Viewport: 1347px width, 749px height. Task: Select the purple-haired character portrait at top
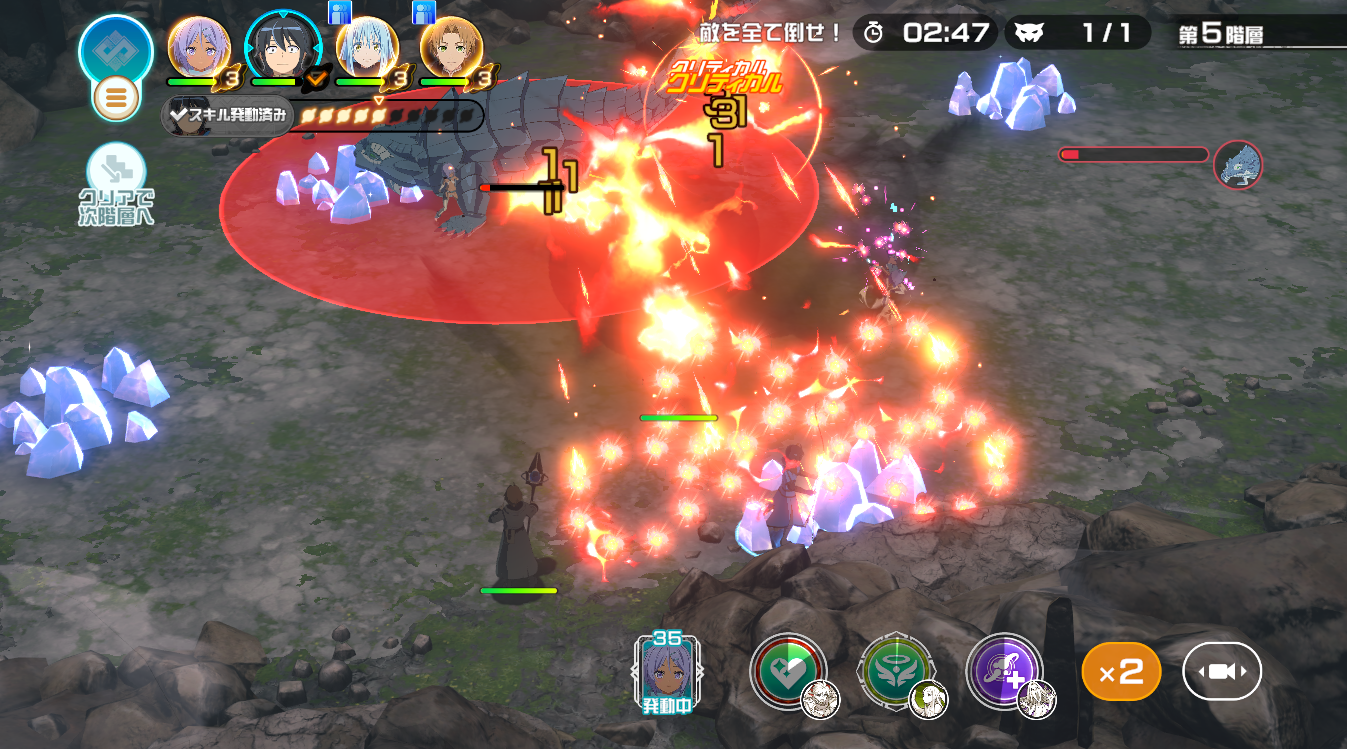tap(199, 47)
